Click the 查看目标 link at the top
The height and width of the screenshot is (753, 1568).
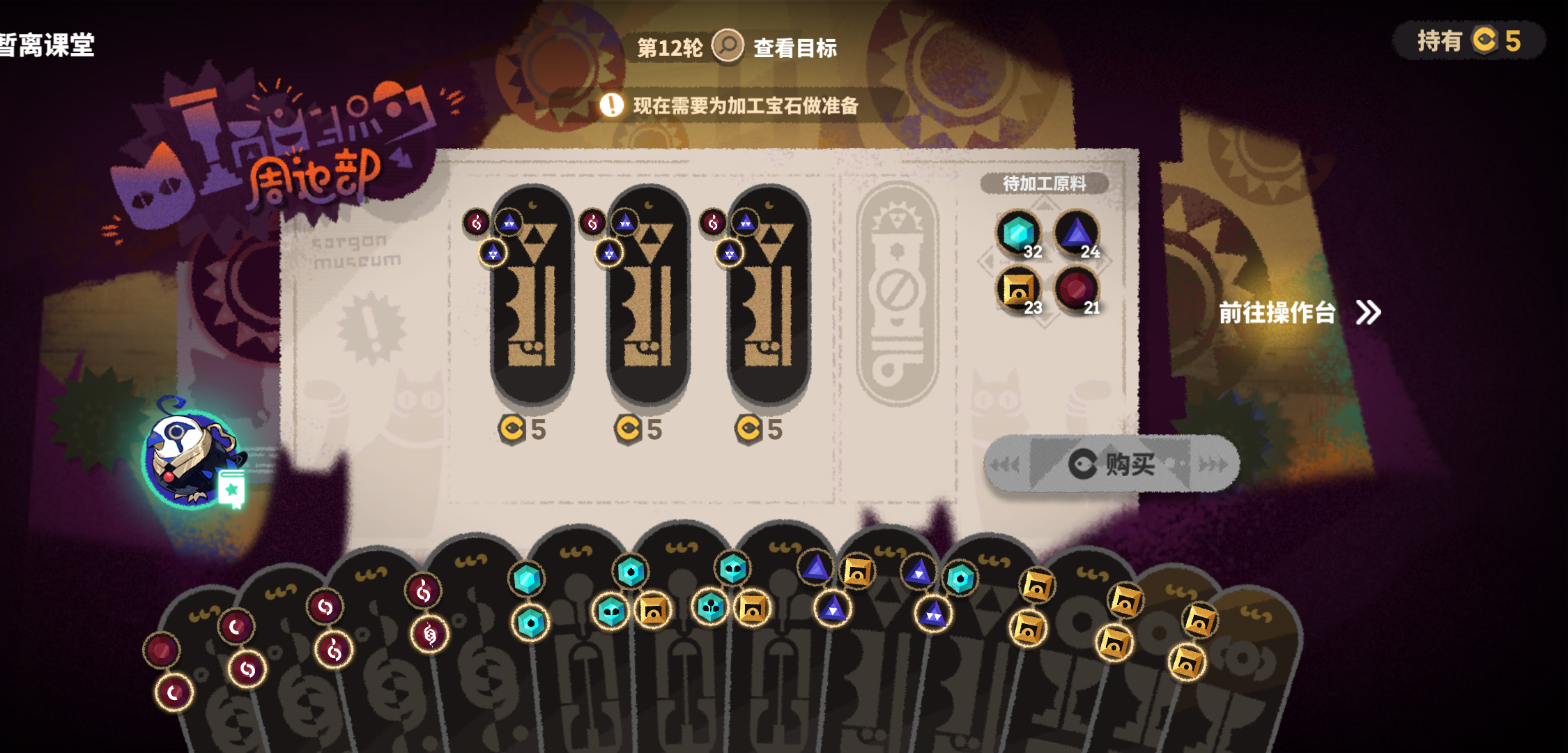click(796, 49)
